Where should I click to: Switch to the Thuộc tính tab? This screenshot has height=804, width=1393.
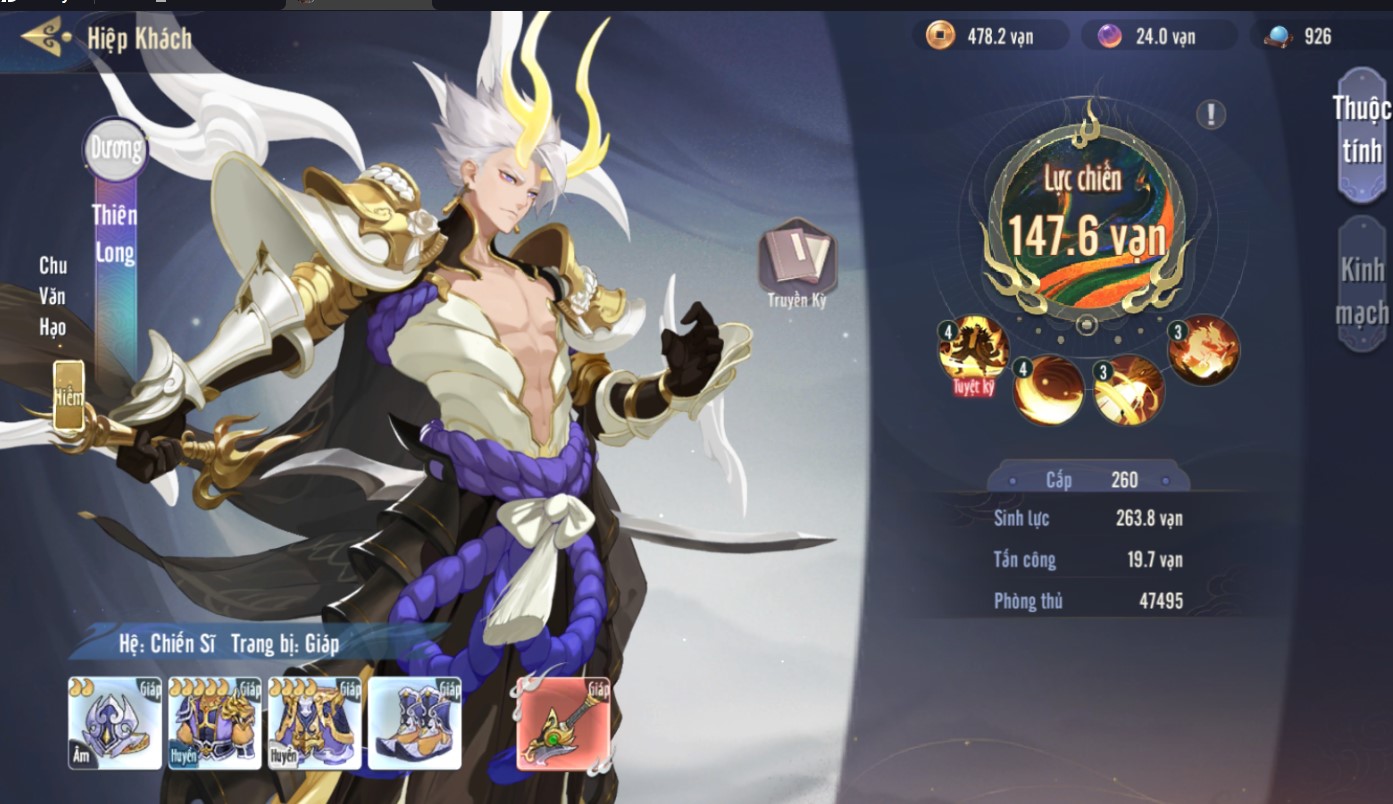click(x=1361, y=131)
